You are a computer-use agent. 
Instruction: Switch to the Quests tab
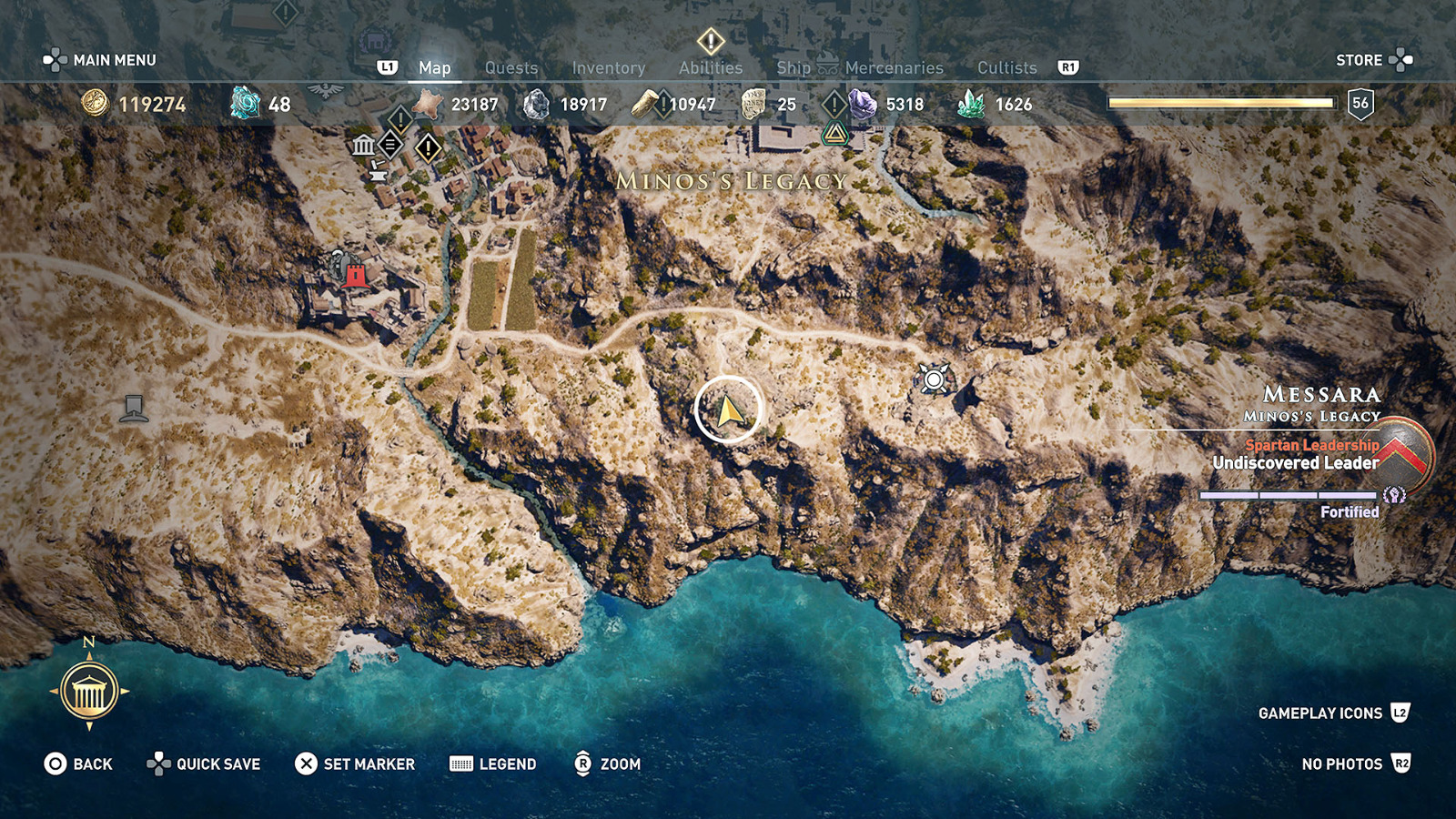pos(511,67)
